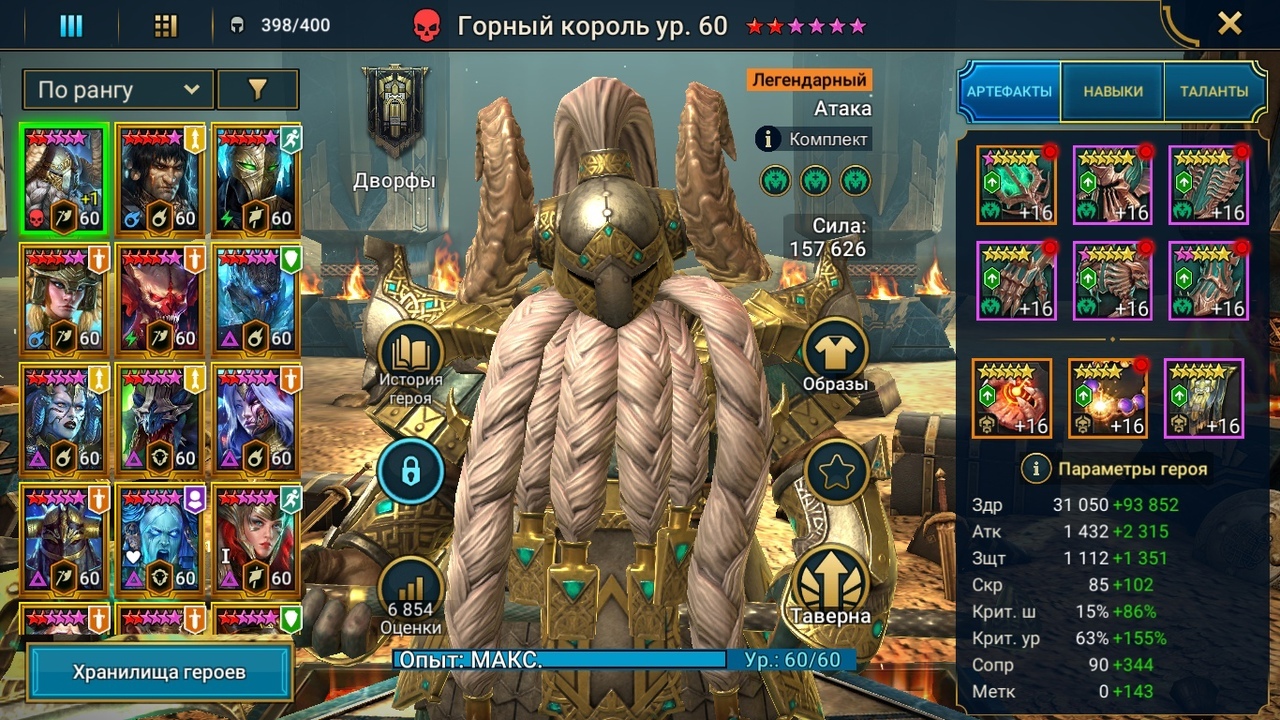
Task: Click the star favorite button
Action: (x=836, y=470)
